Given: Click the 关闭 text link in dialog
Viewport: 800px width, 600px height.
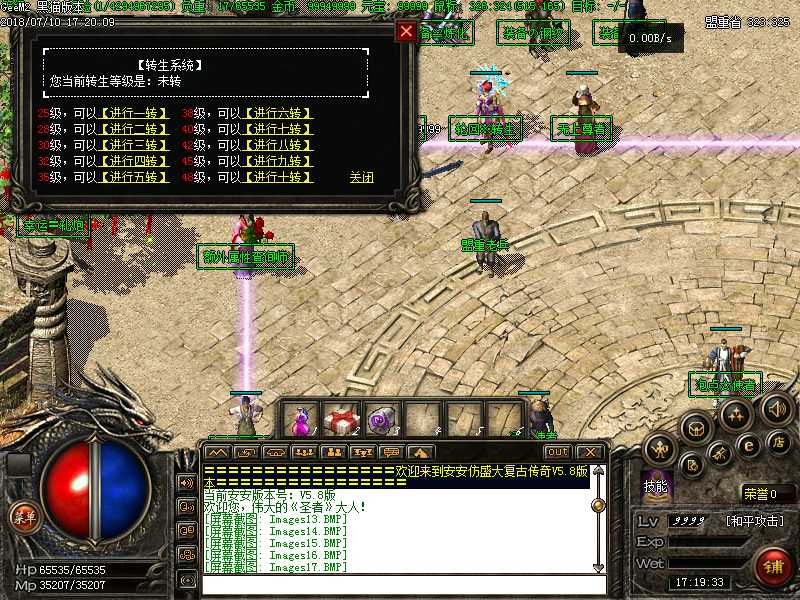Looking at the screenshot, I should [x=361, y=178].
